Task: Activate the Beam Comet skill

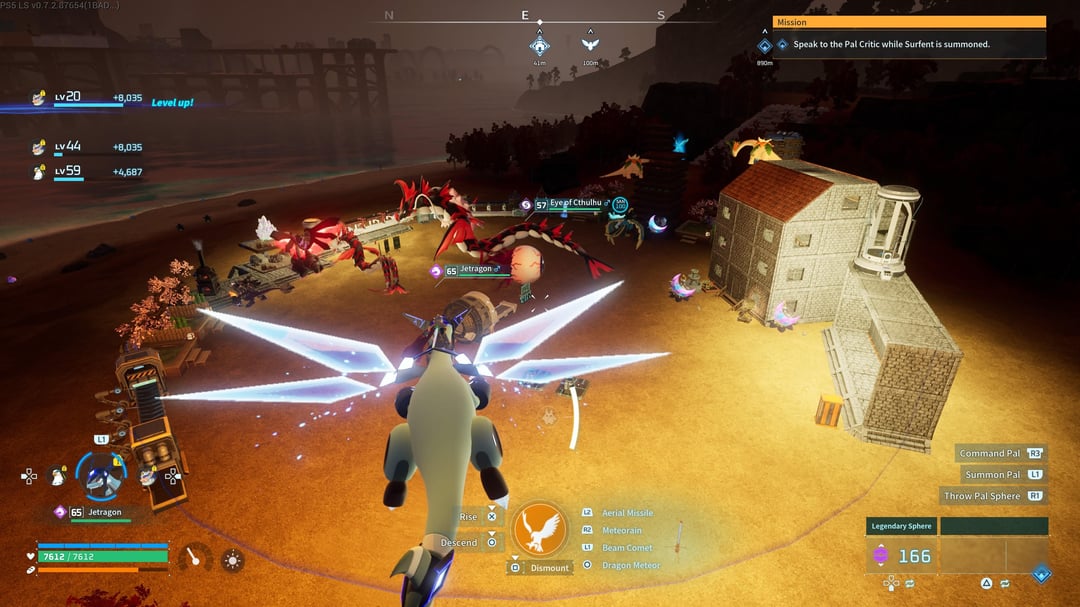Action: pyautogui.click(x=626, y=548)
